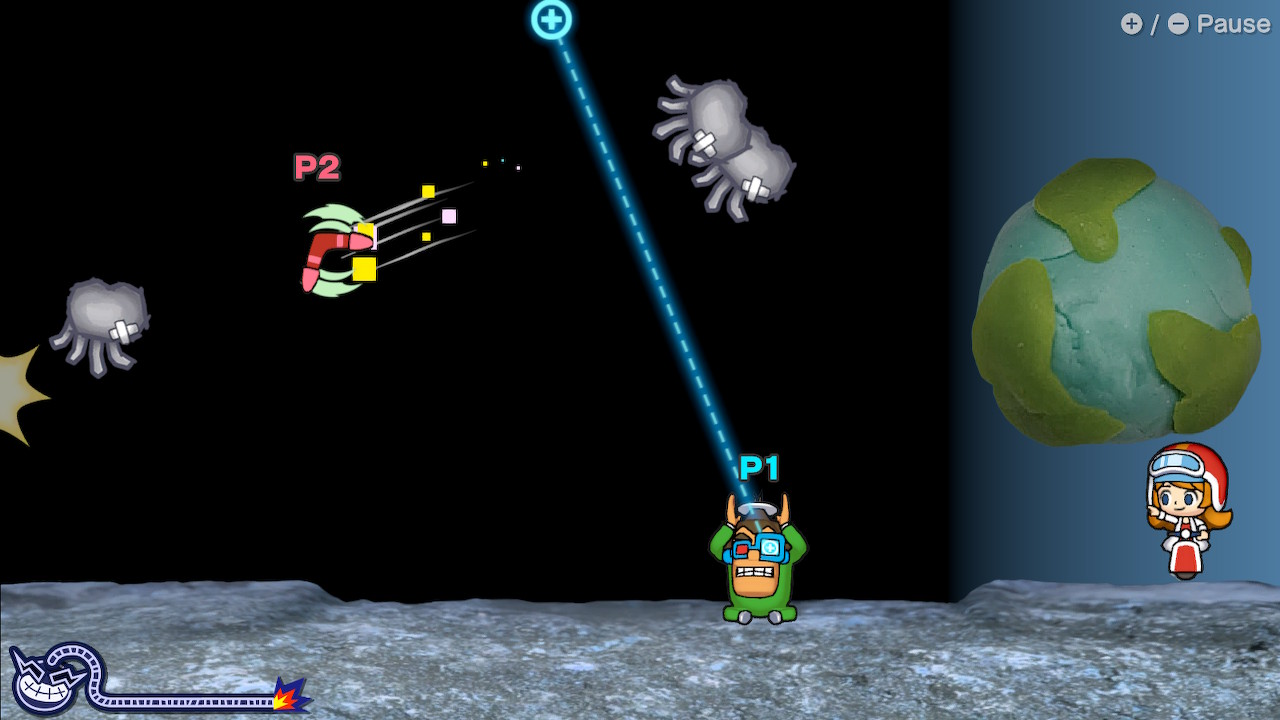Click the Plus button icon beside Pause

pos(1131,24)
